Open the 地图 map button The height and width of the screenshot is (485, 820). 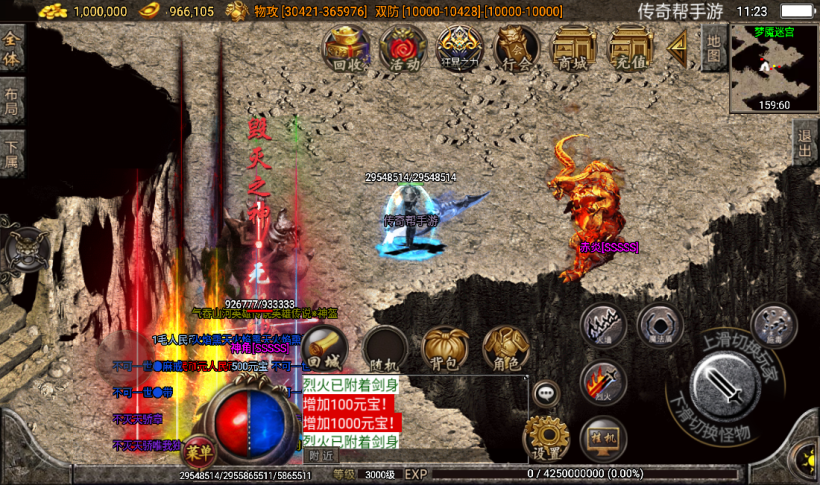712,47
